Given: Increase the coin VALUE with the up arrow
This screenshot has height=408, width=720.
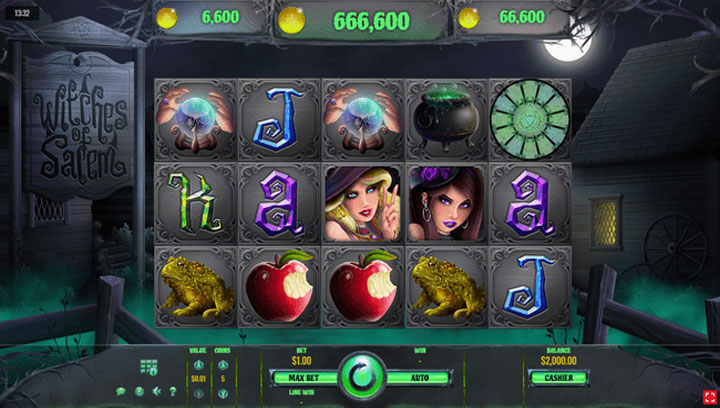Looking at the screenshot, I should 198,364.
